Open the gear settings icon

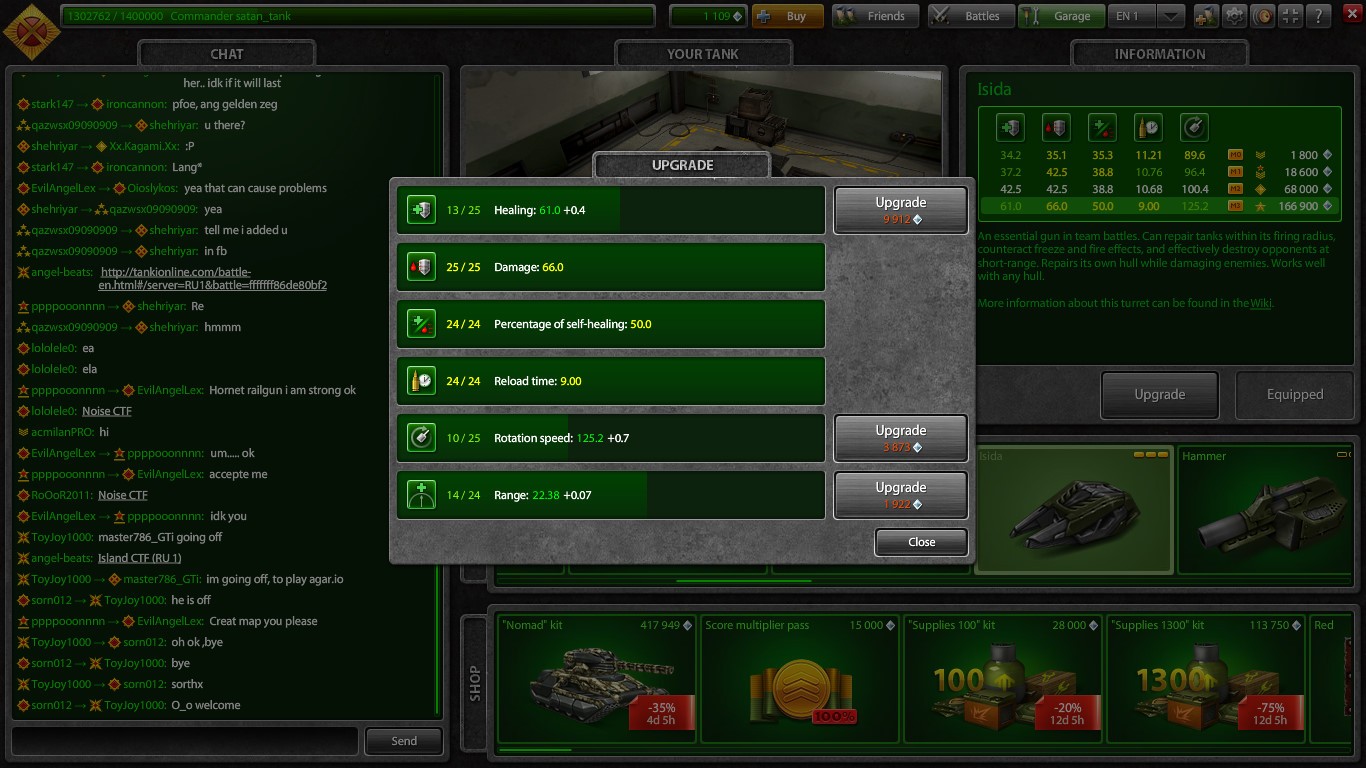(1236, 16)
